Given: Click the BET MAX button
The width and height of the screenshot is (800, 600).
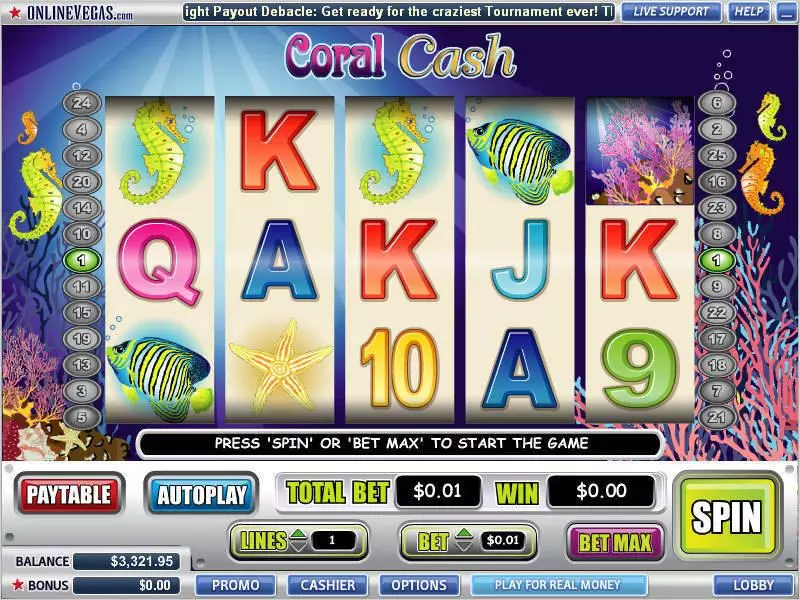Looking at the screenshot, I should tap(615, 543).
